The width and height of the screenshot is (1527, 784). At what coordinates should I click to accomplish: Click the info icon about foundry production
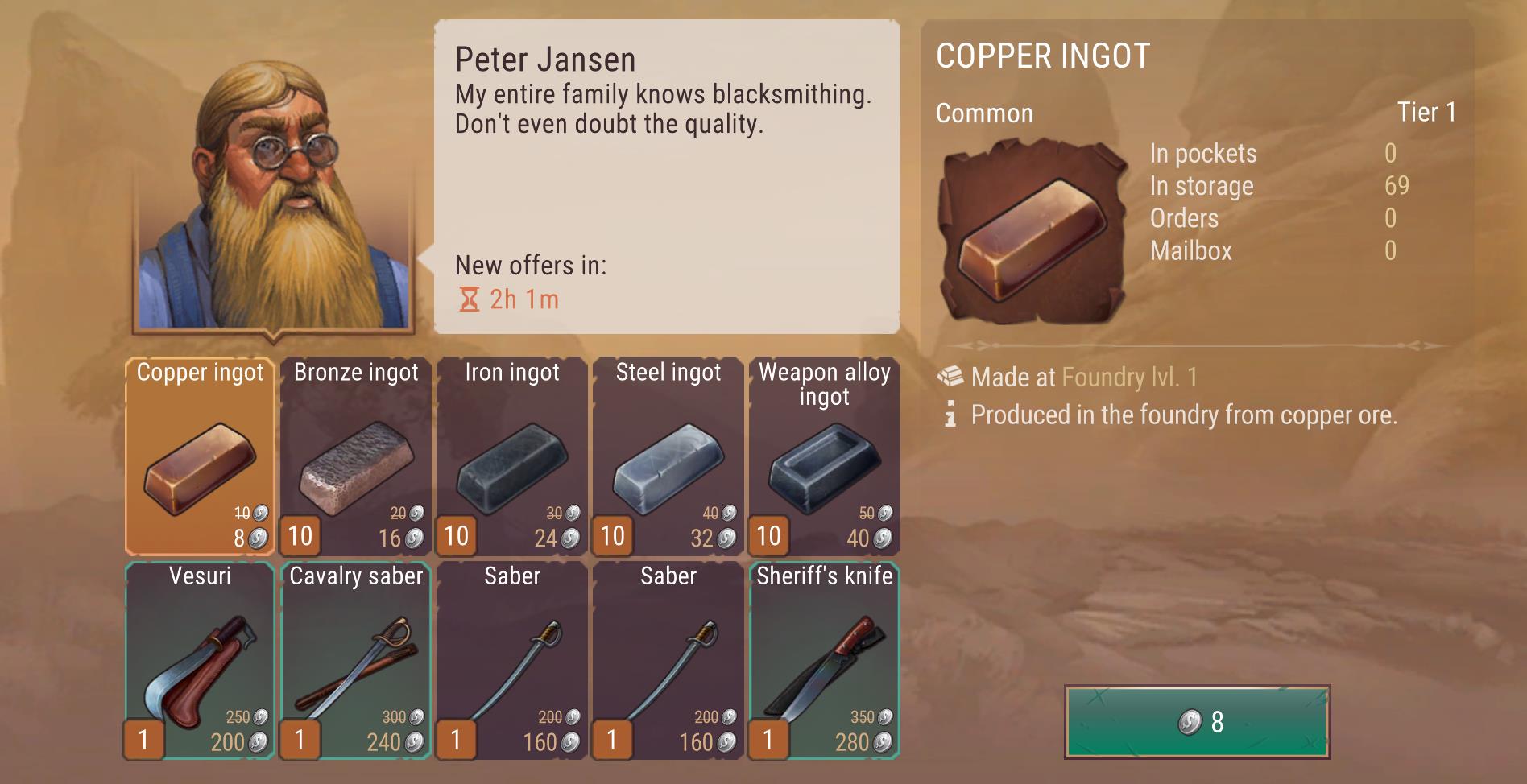pyautogui.click(x=950, y=416)
